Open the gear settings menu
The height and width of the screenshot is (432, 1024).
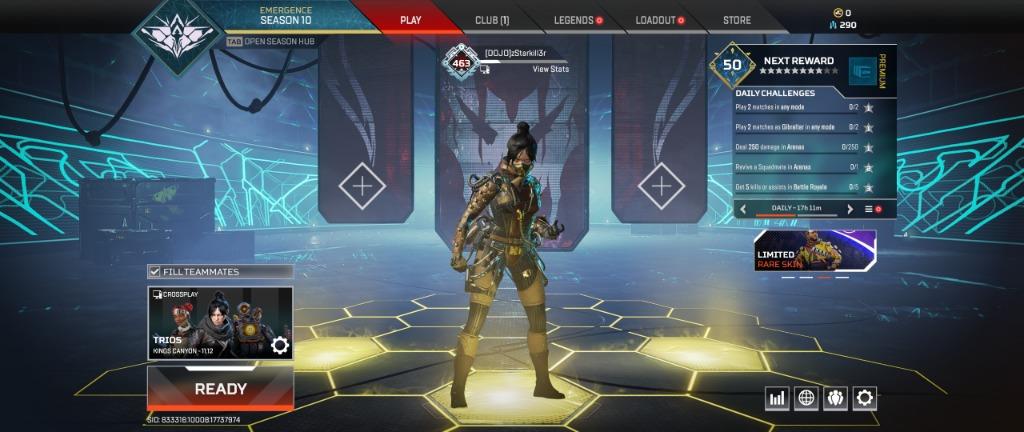pos(864,398)
